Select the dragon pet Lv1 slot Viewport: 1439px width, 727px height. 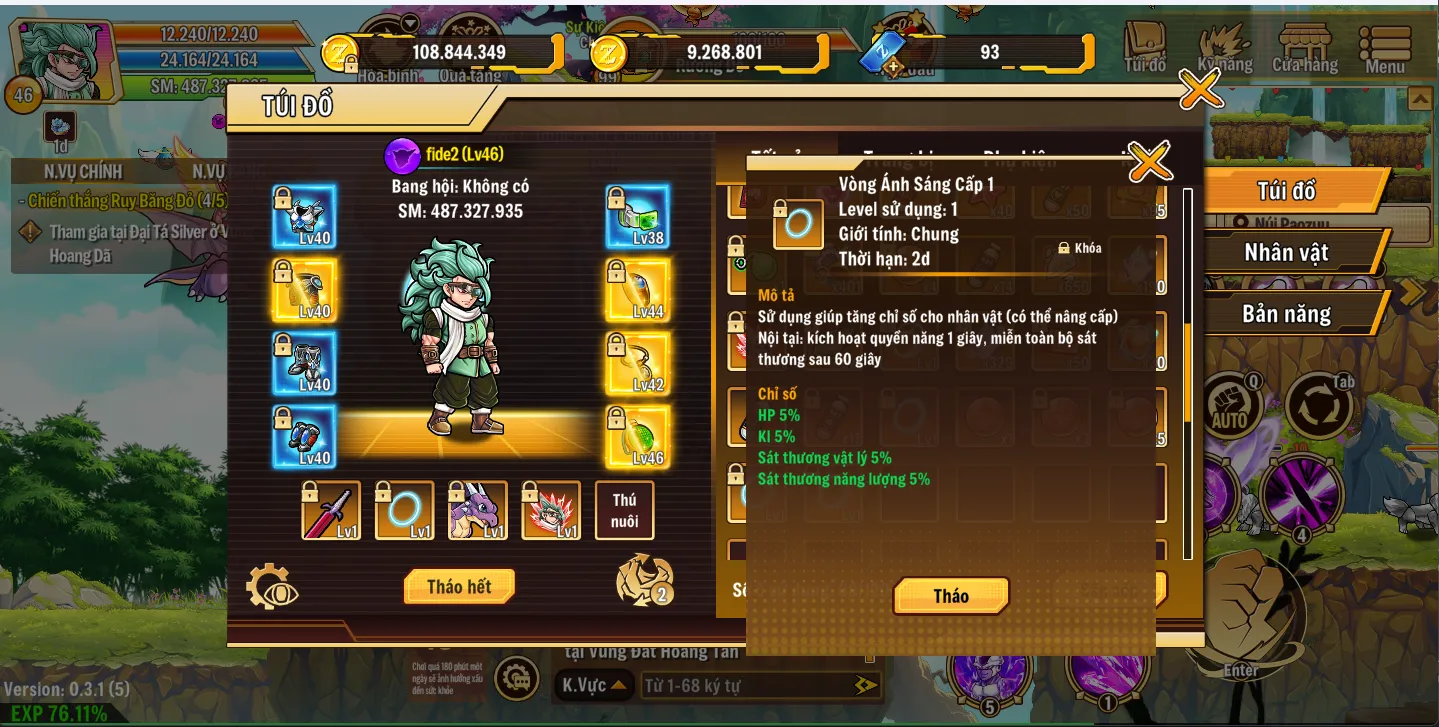[x=477, y=510]
